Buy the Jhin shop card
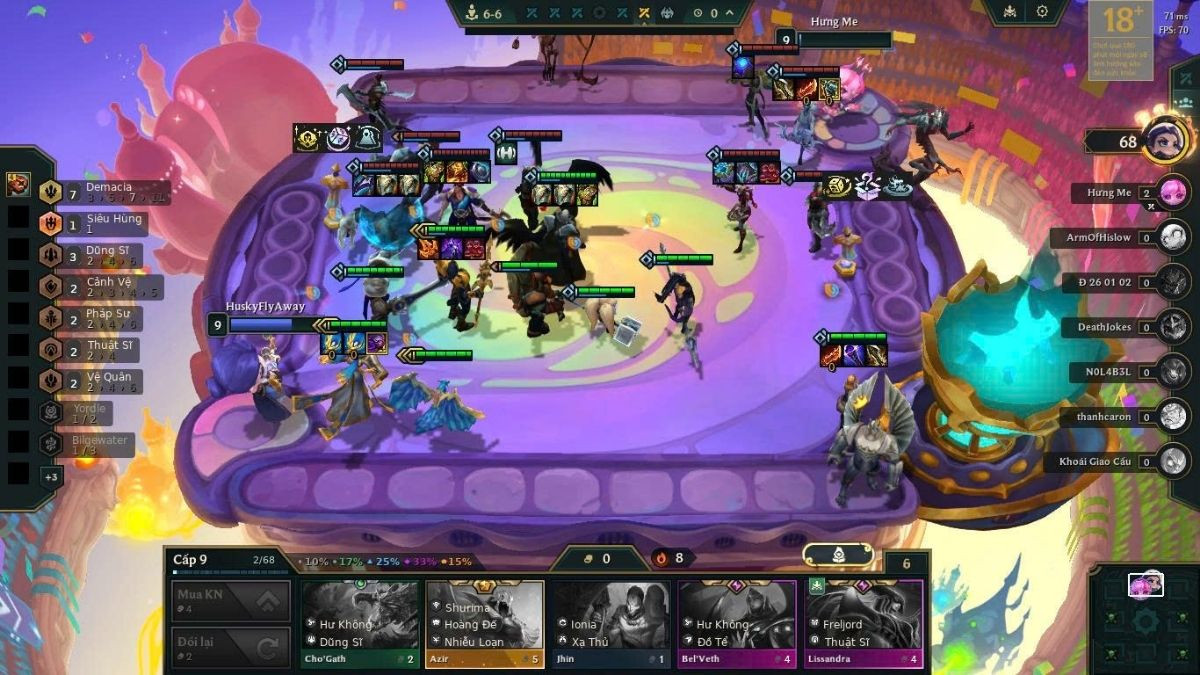 point(611,624)
